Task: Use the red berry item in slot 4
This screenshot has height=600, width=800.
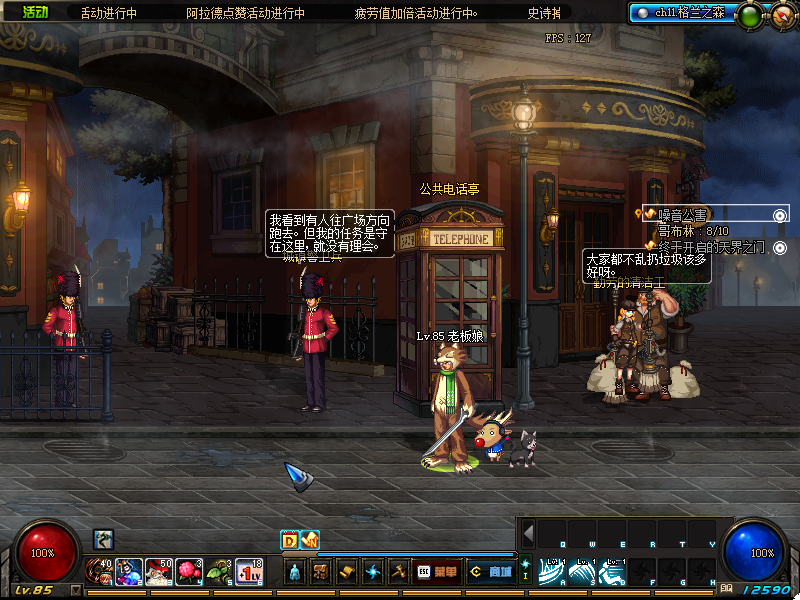Action: 189,572
